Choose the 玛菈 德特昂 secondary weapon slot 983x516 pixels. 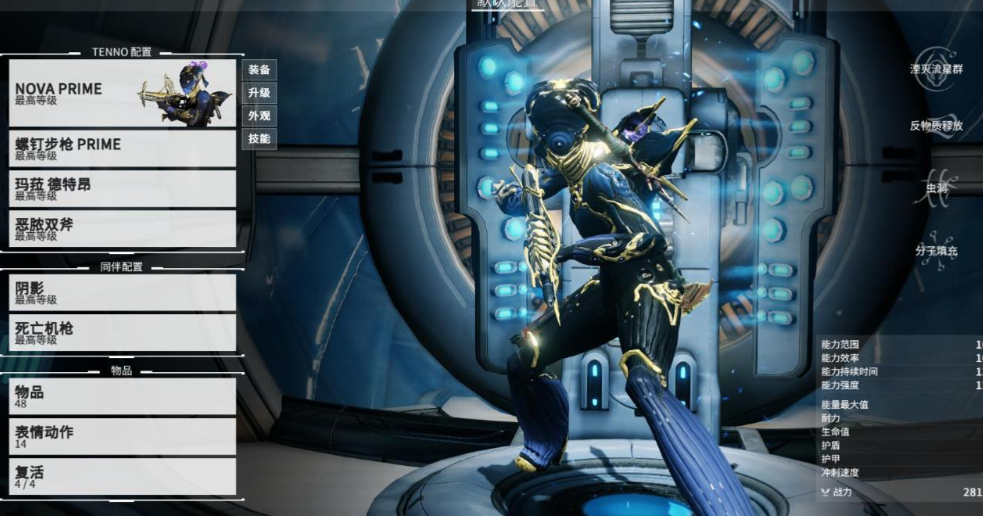(x=122, y=189)
